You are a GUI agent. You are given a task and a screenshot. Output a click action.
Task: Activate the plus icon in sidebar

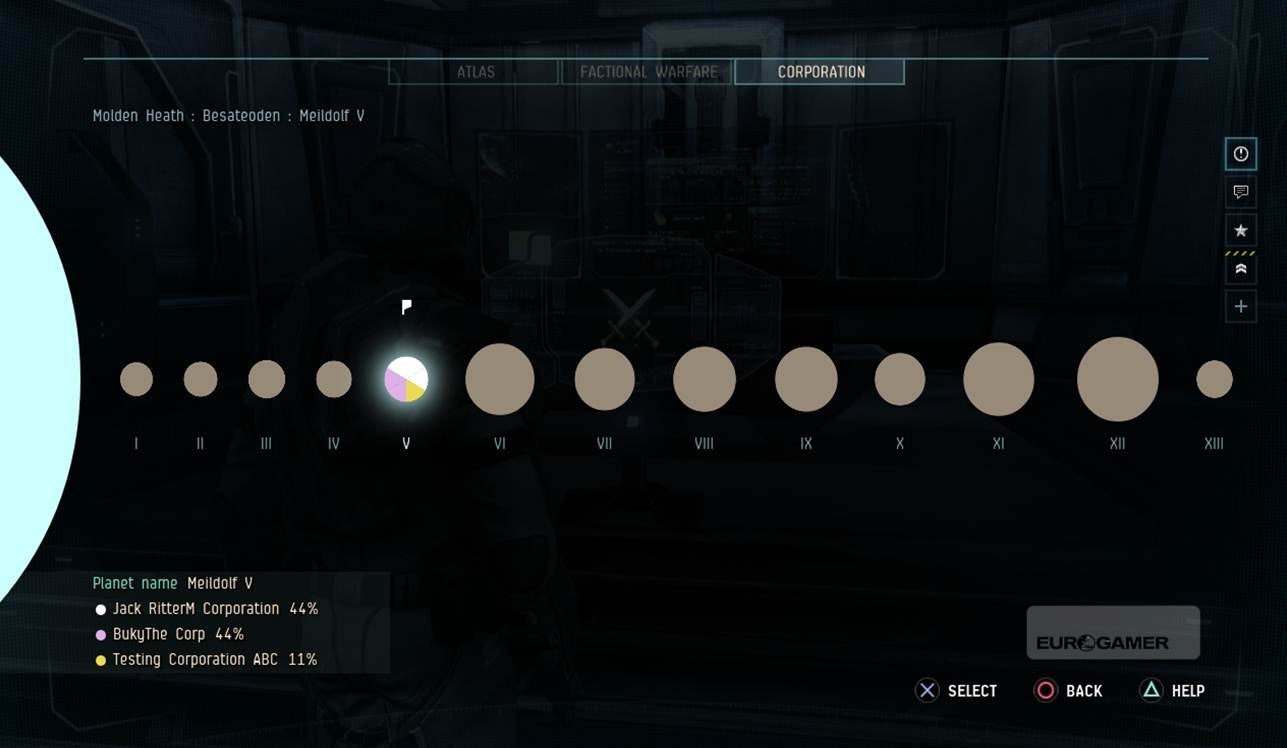[x=1241, y=306]
